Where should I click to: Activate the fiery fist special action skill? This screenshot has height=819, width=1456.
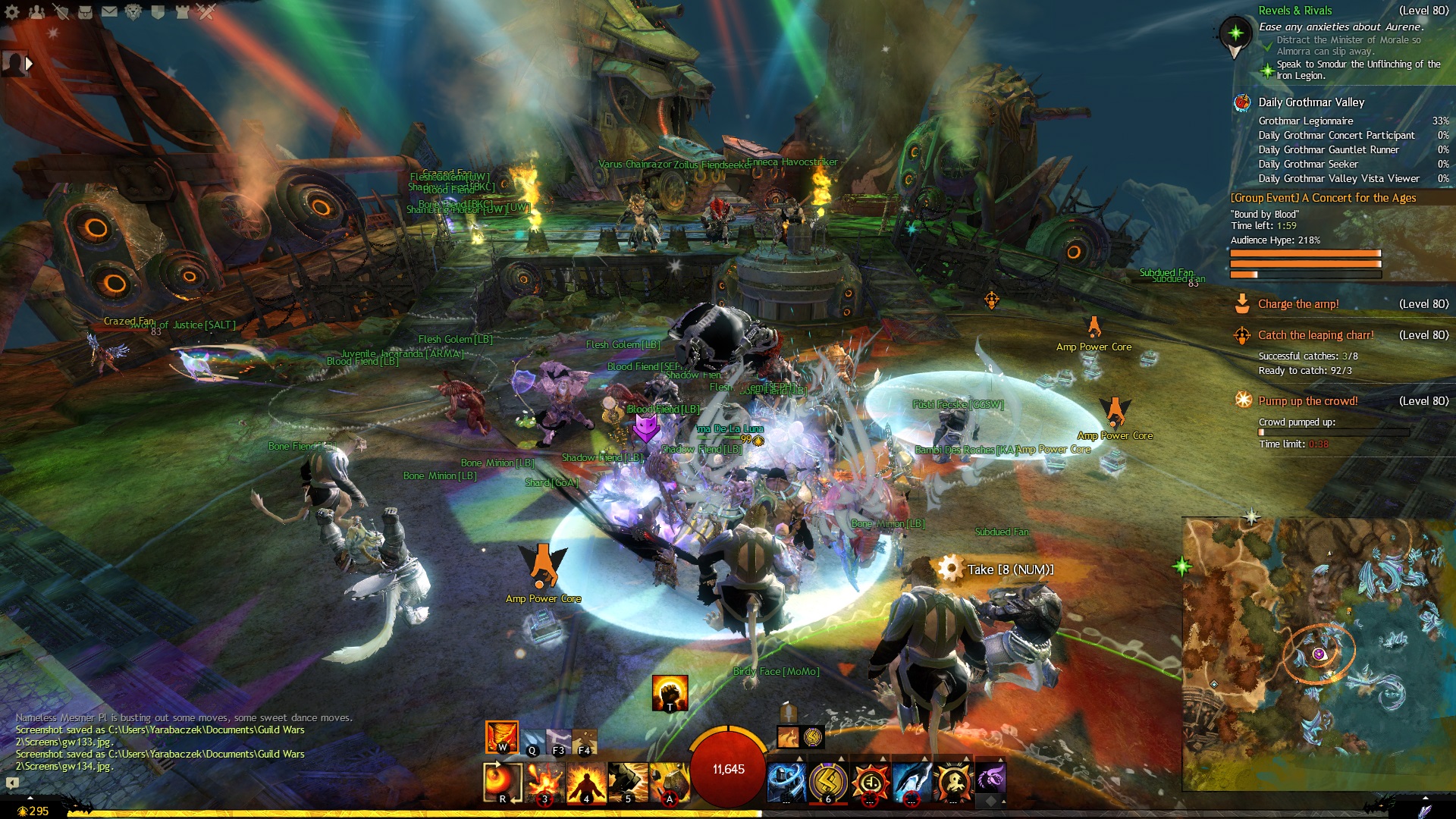(x=670, y=692)
